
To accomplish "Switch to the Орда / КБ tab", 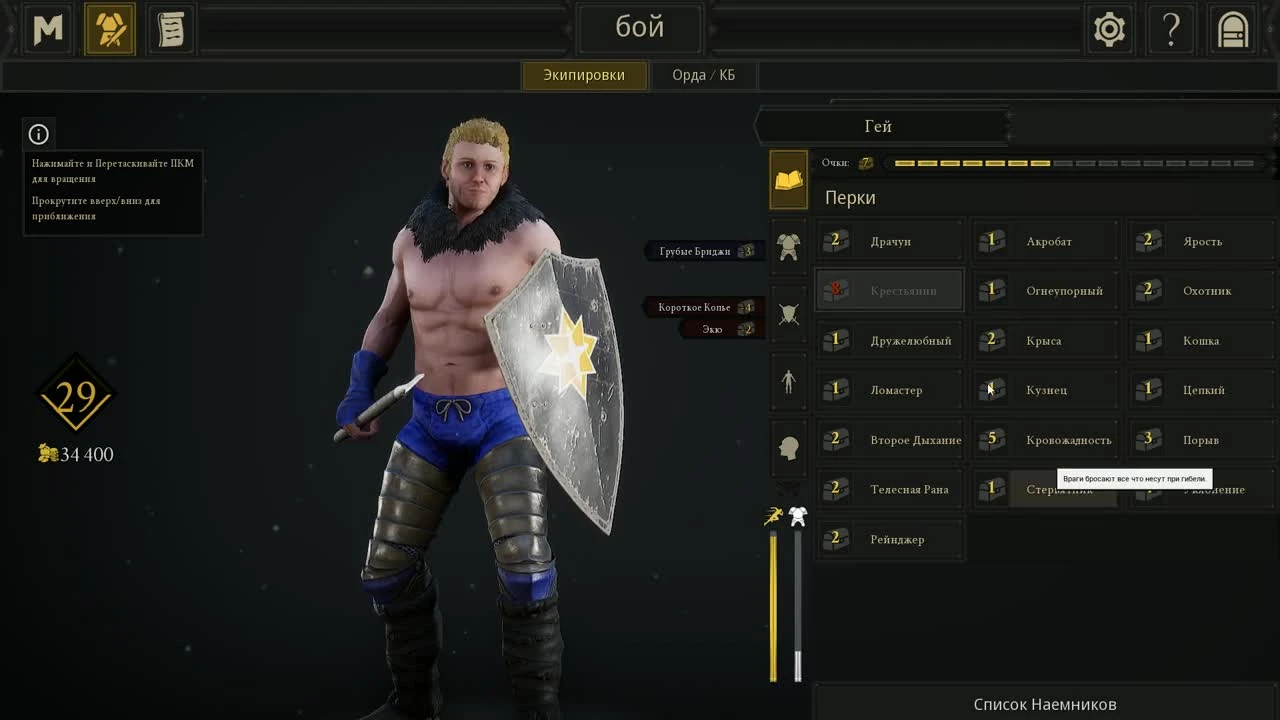I will (703, 74).
